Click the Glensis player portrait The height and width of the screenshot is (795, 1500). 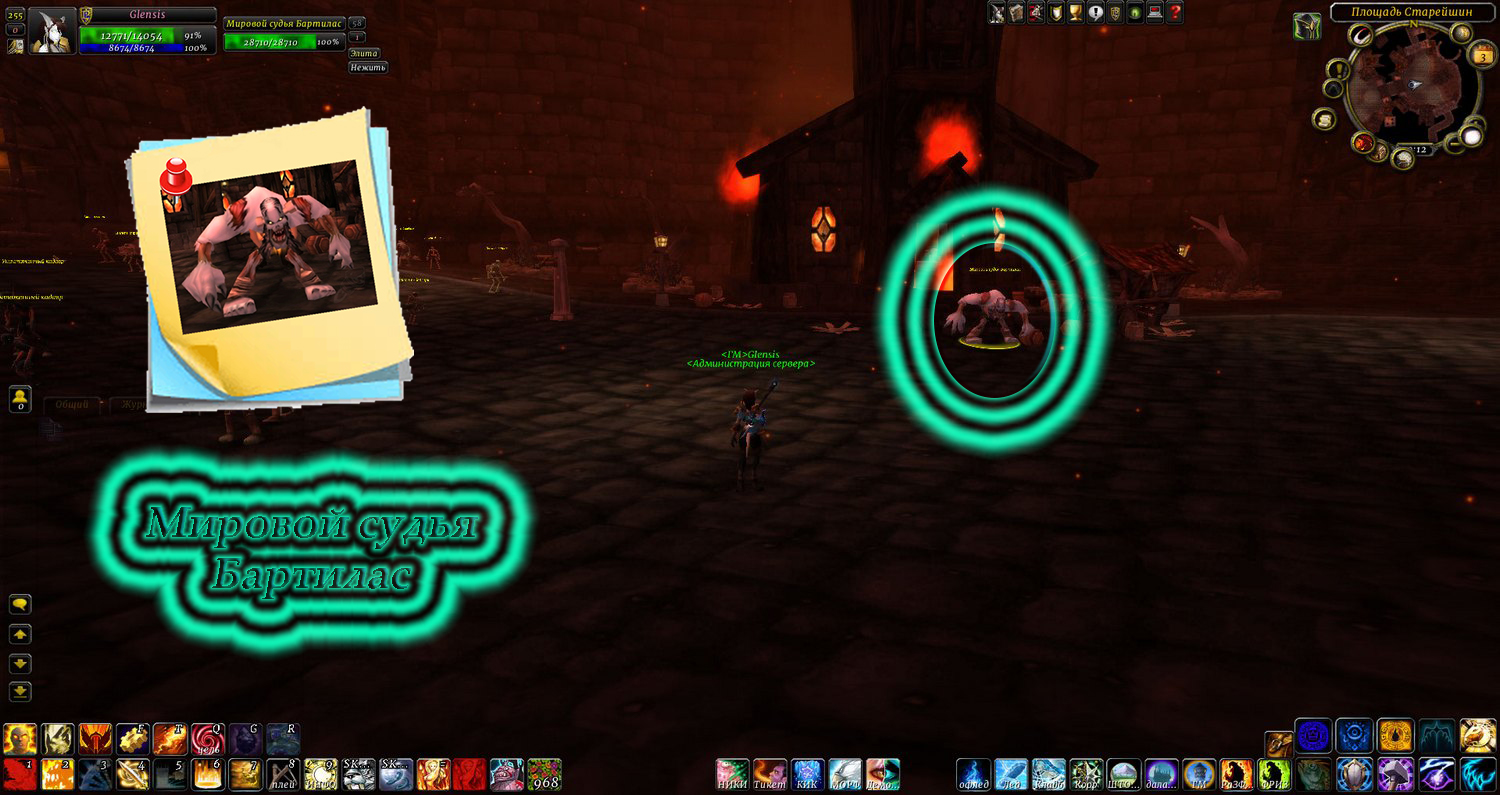52,31
